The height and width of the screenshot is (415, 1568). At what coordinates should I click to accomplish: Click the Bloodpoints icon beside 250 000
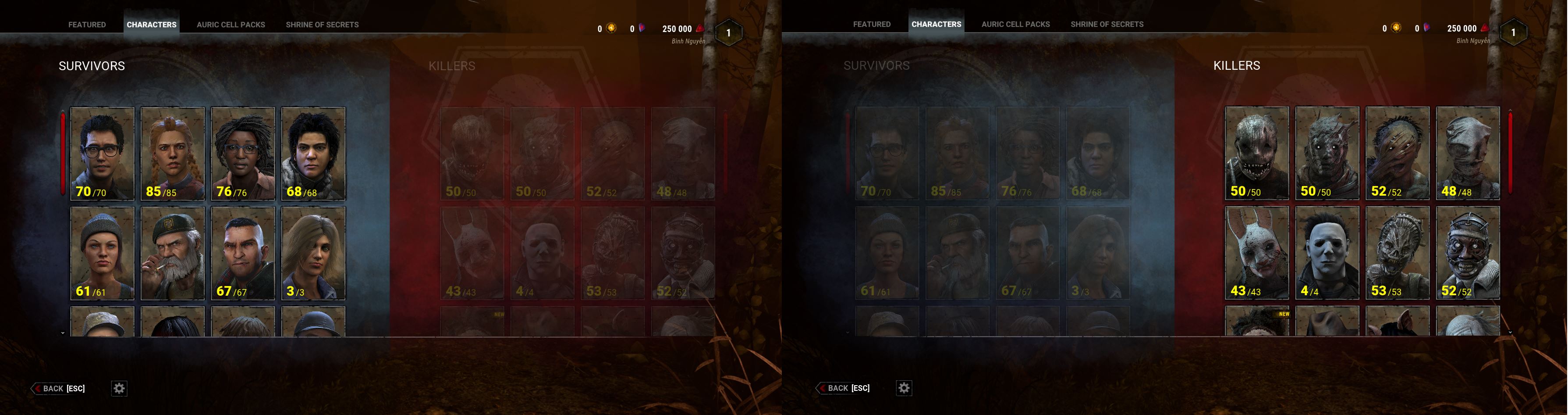[699, 28]
